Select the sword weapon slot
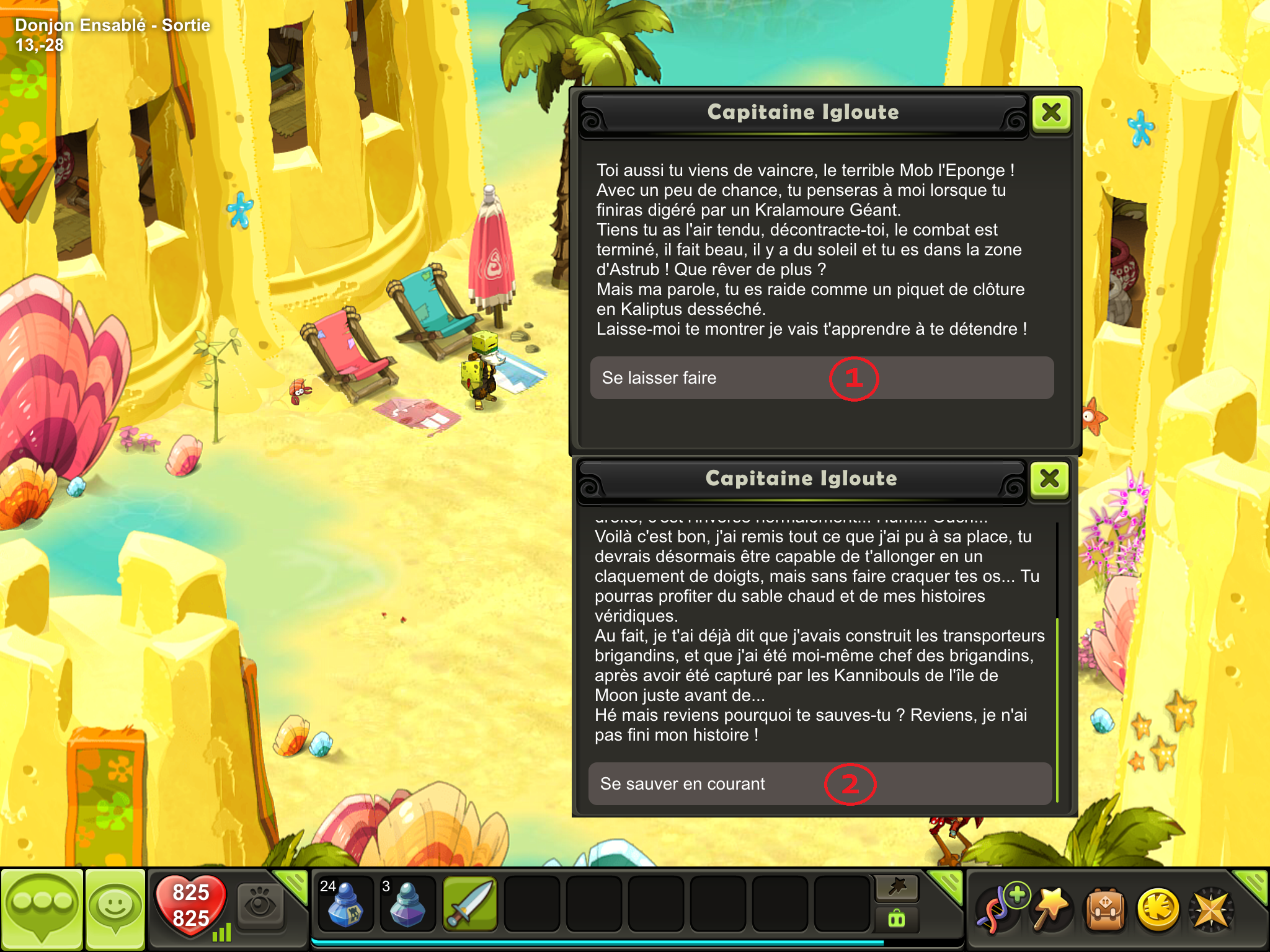This screenshot has height=952, width=1270. (470, 904)
